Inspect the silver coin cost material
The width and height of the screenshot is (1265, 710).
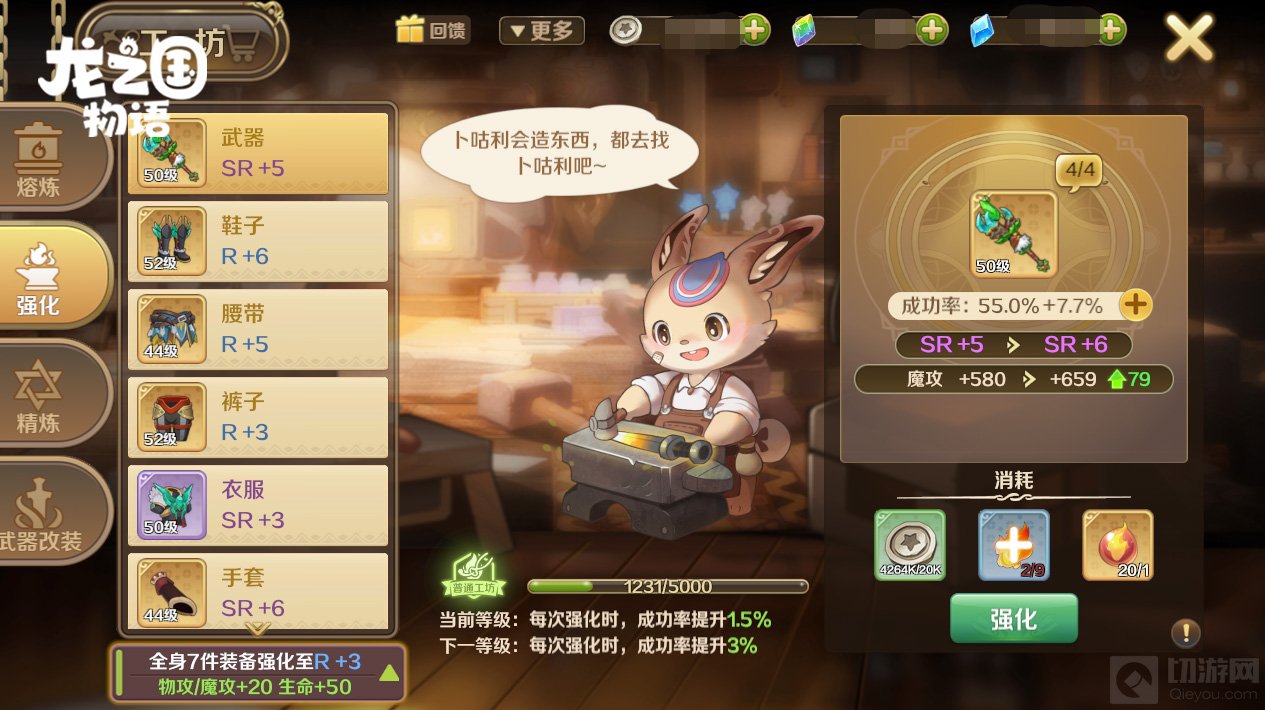pos(909,545)
